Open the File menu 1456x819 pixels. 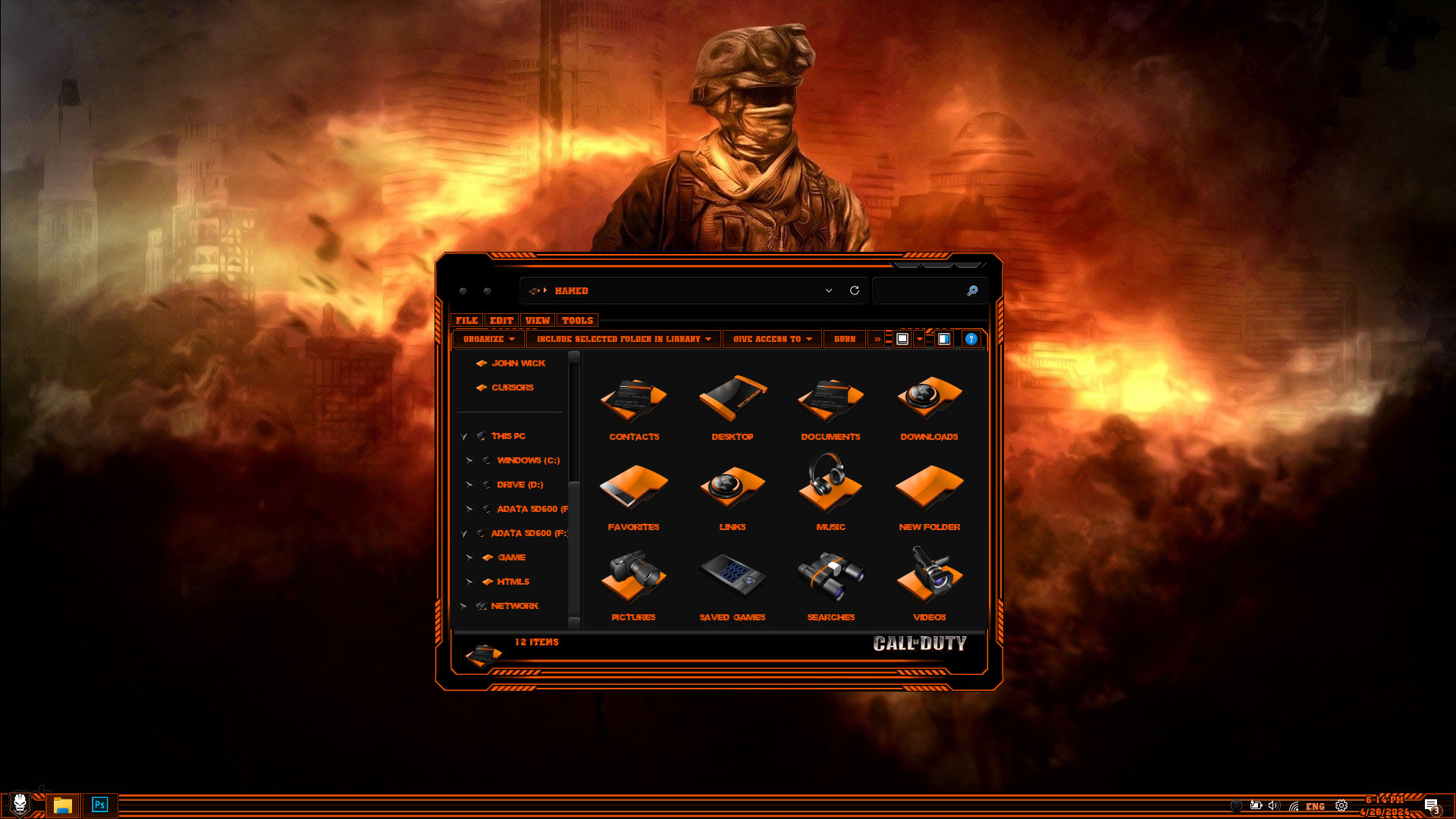[x=466, y=321]
